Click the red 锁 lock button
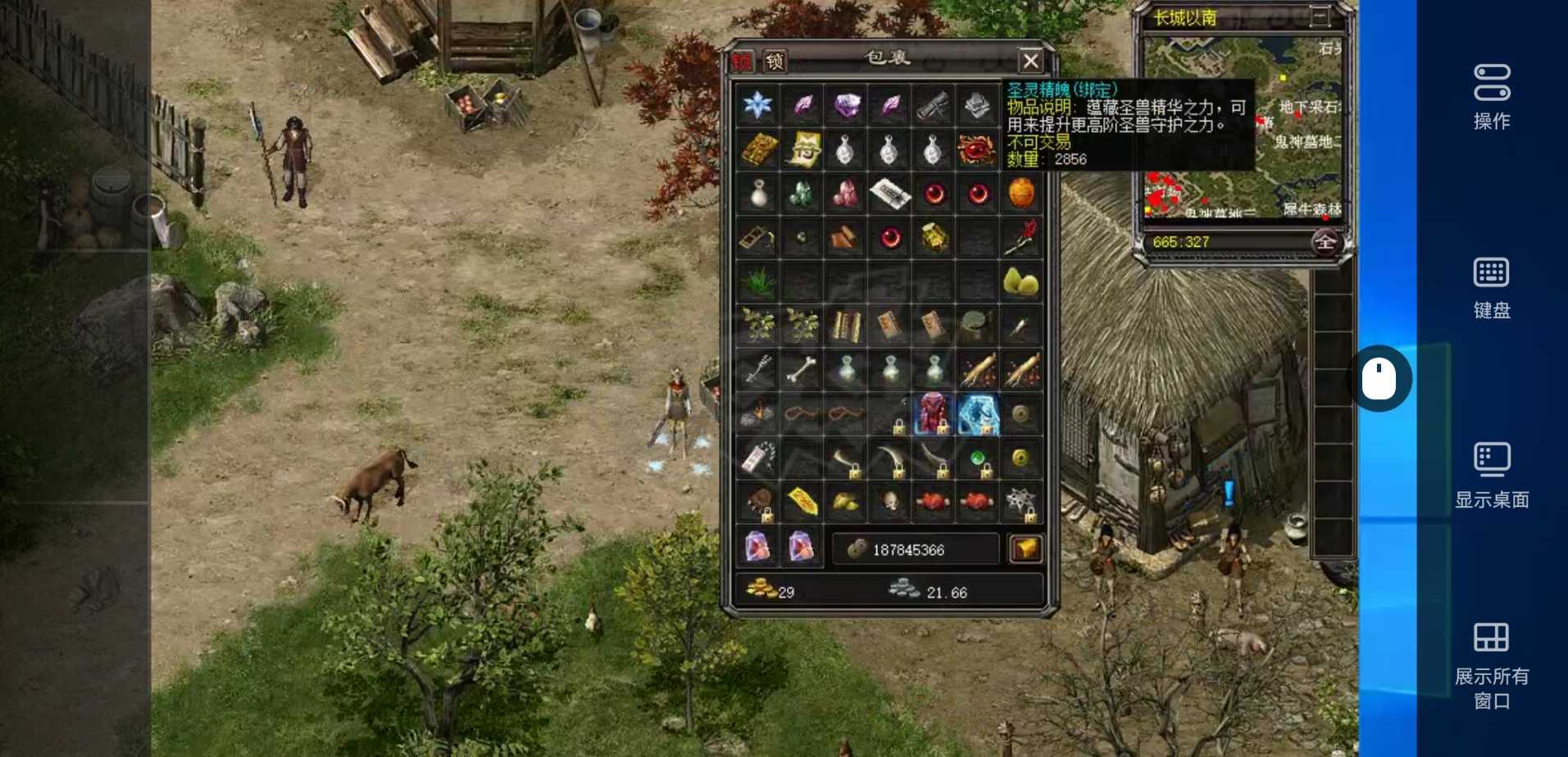Viewport: 1568px width, 757px height. coord(743,61)
